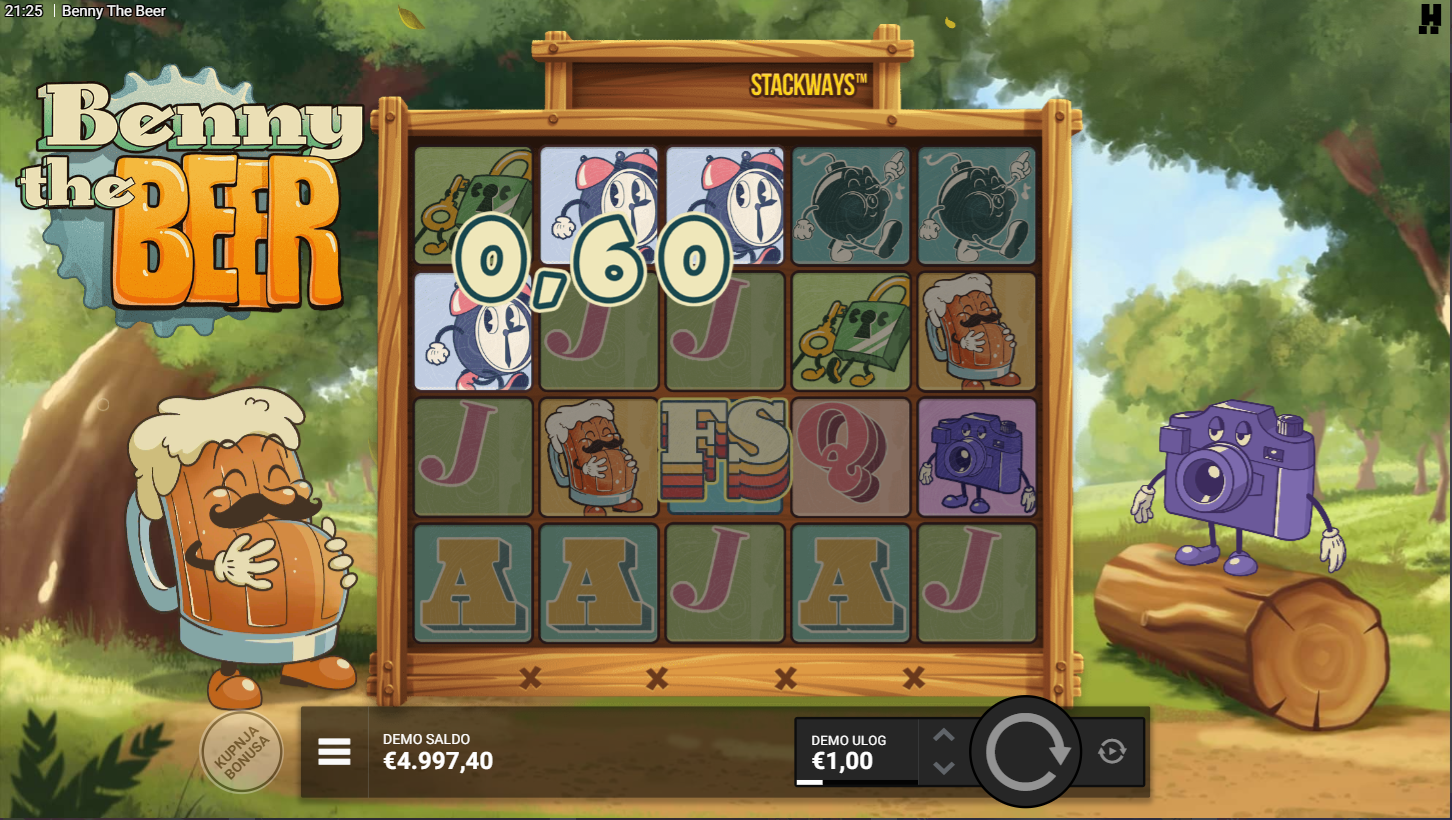Screen dimensions: 1452x820
Task: Open the Kupnja Bonusa bonus buy
Action: point(241,752)
